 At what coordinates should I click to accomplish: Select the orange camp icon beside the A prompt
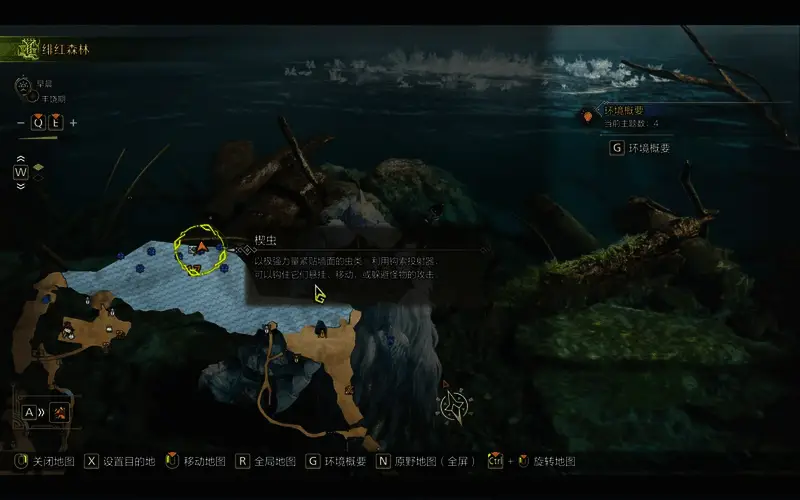61,411
